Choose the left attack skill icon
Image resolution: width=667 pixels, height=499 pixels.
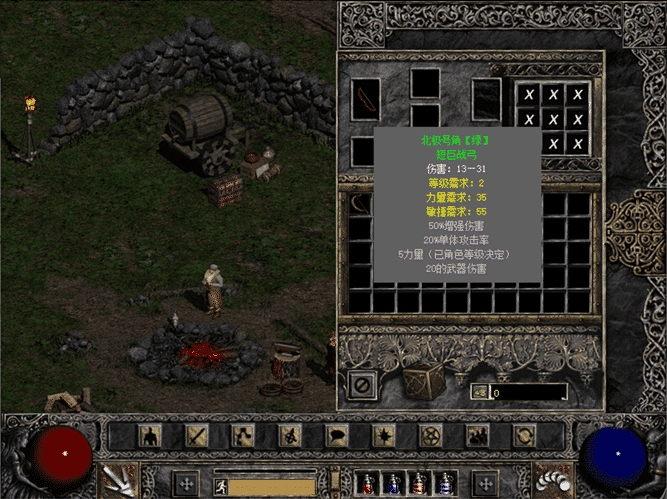click(x=118, y=478)
